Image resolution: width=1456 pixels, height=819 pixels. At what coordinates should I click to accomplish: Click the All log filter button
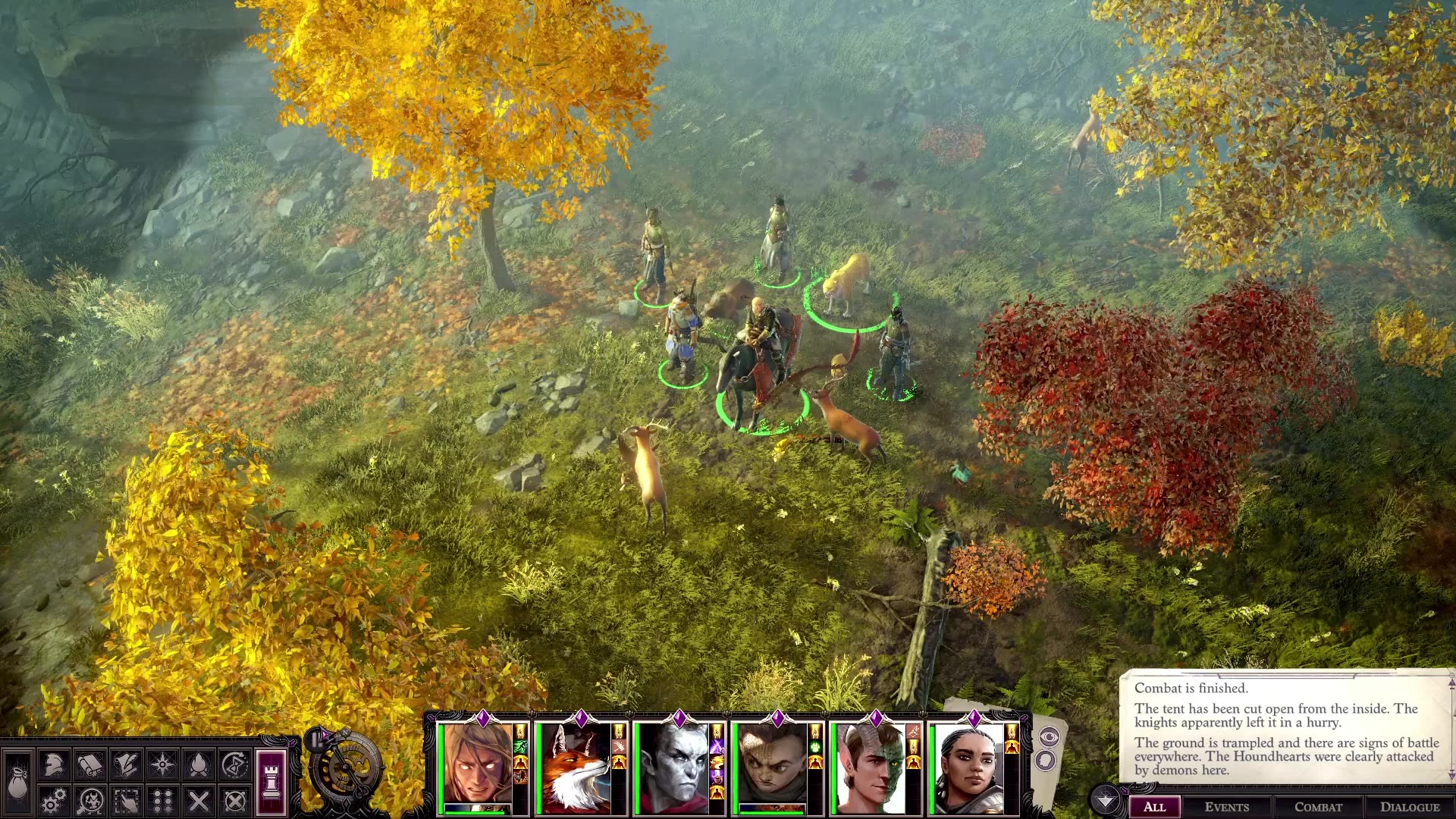pyautogui.click(x=1156, y=807)
